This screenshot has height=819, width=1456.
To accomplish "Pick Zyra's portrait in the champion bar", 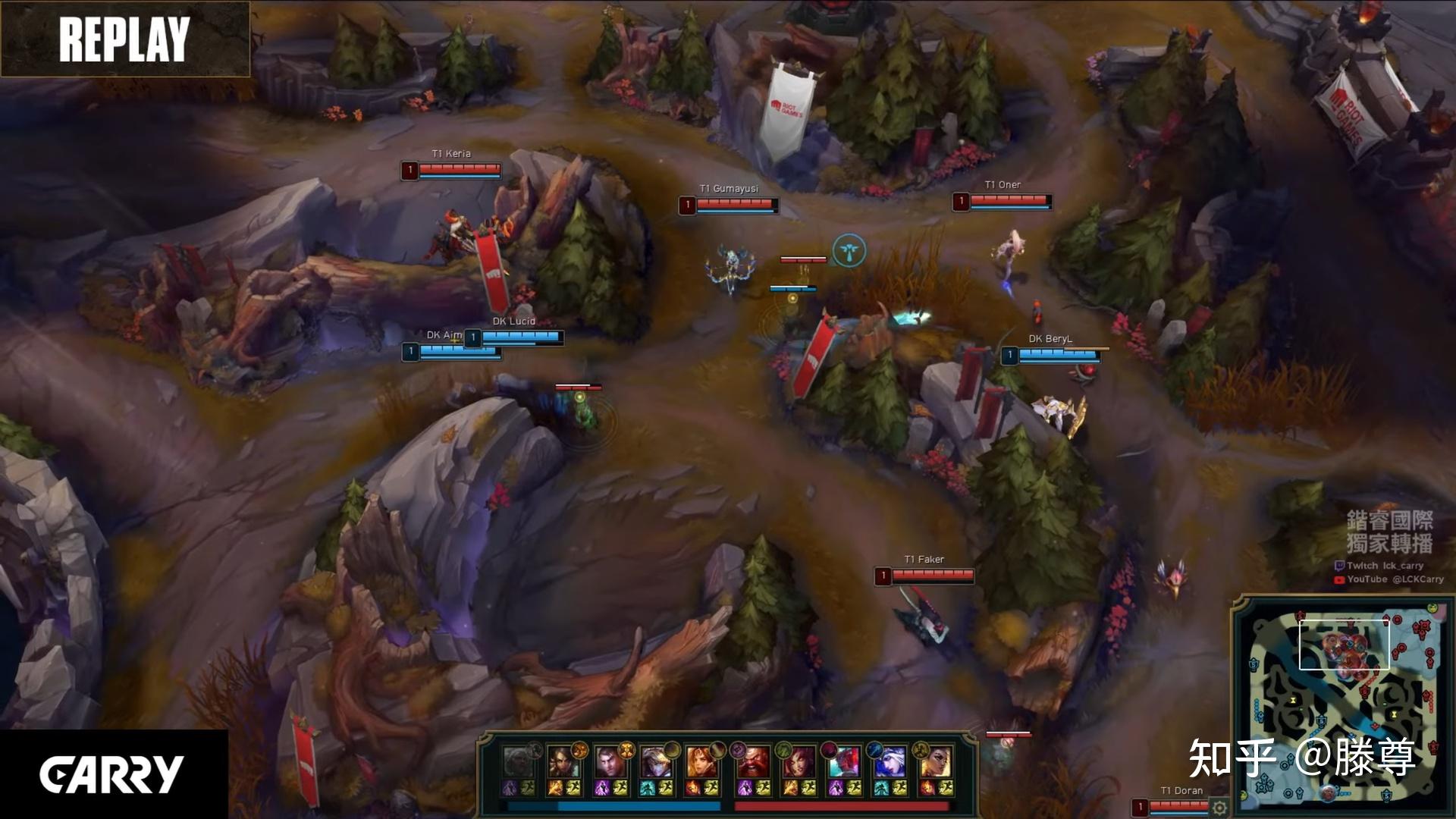I will (799, 761).
